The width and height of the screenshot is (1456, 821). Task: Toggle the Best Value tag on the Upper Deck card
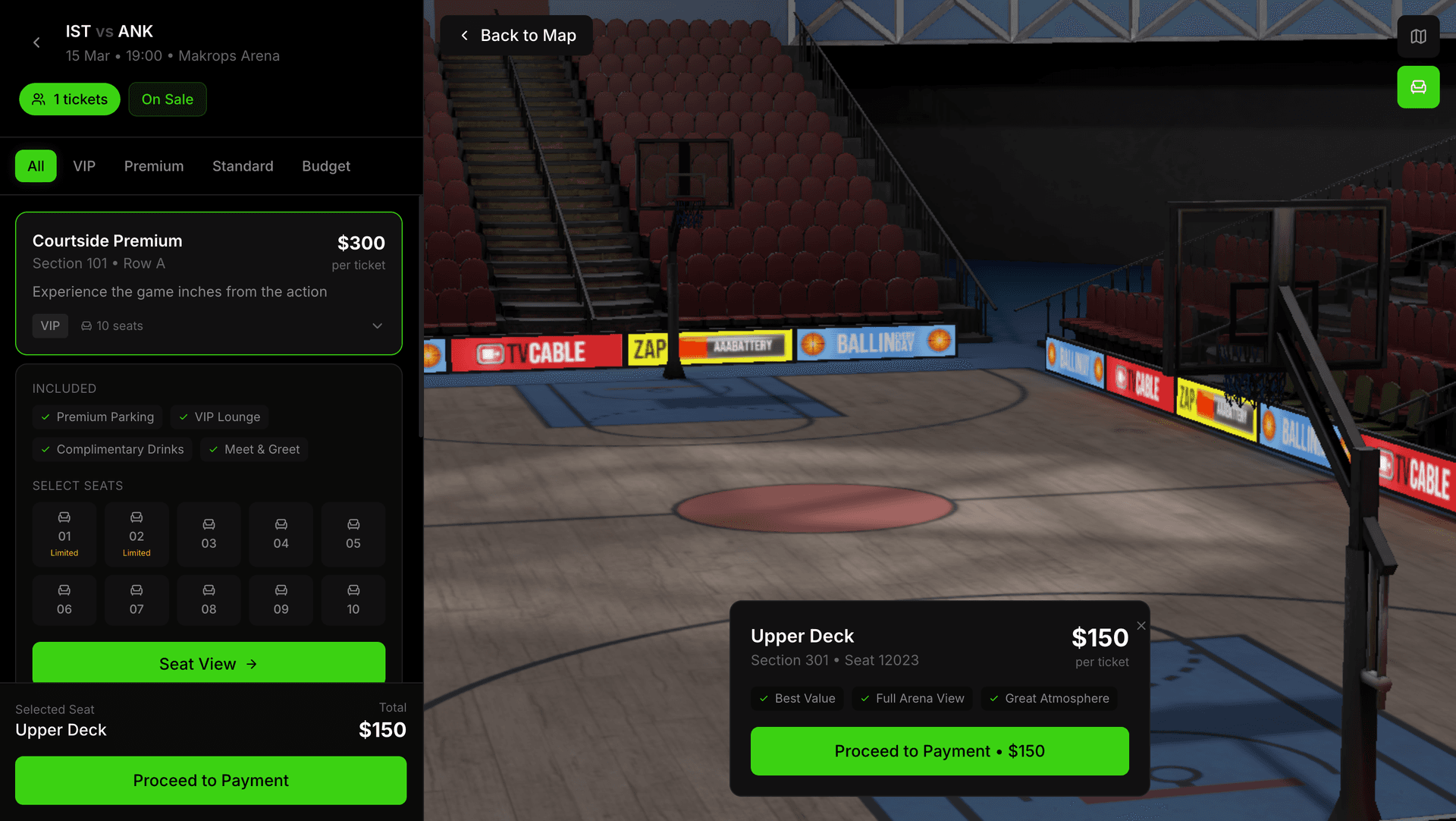point(797,698)
